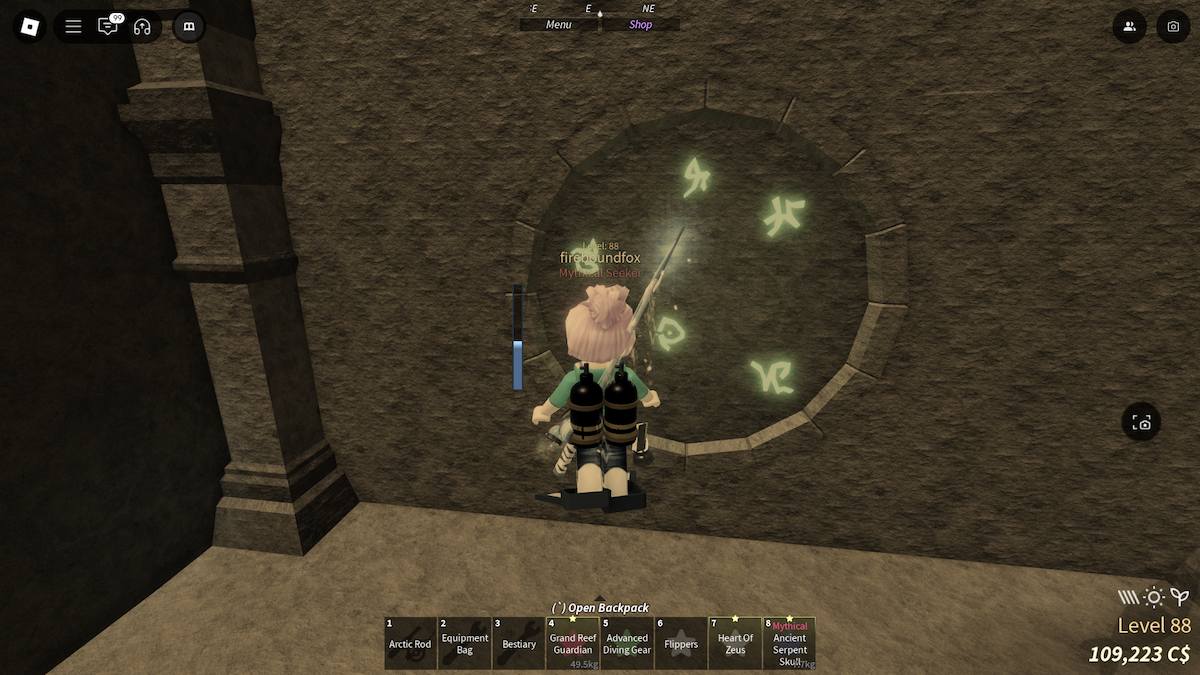The image size is (1200, 675).
Task: Open the Bestiary hotbar slot
Action: click(518, 643)
